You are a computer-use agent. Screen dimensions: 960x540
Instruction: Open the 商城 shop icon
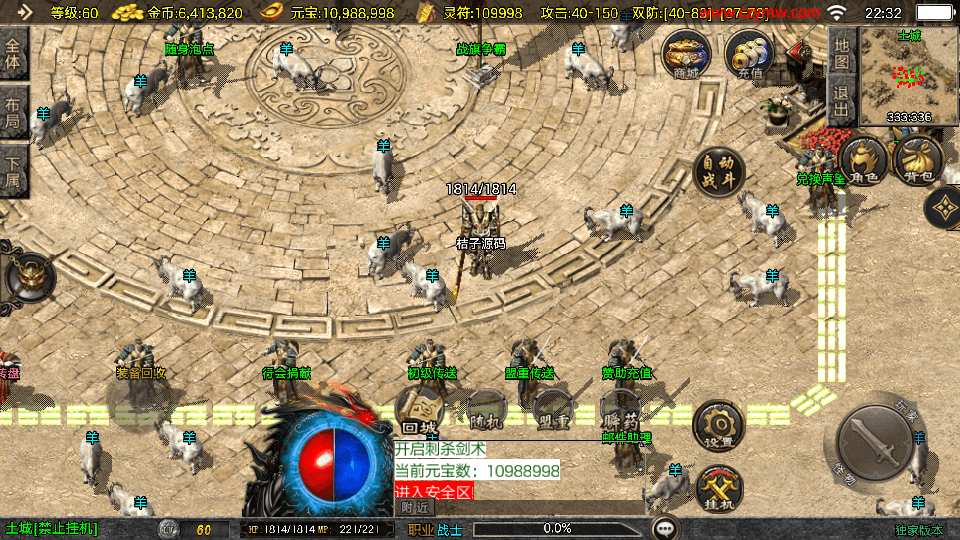(687, 54)
